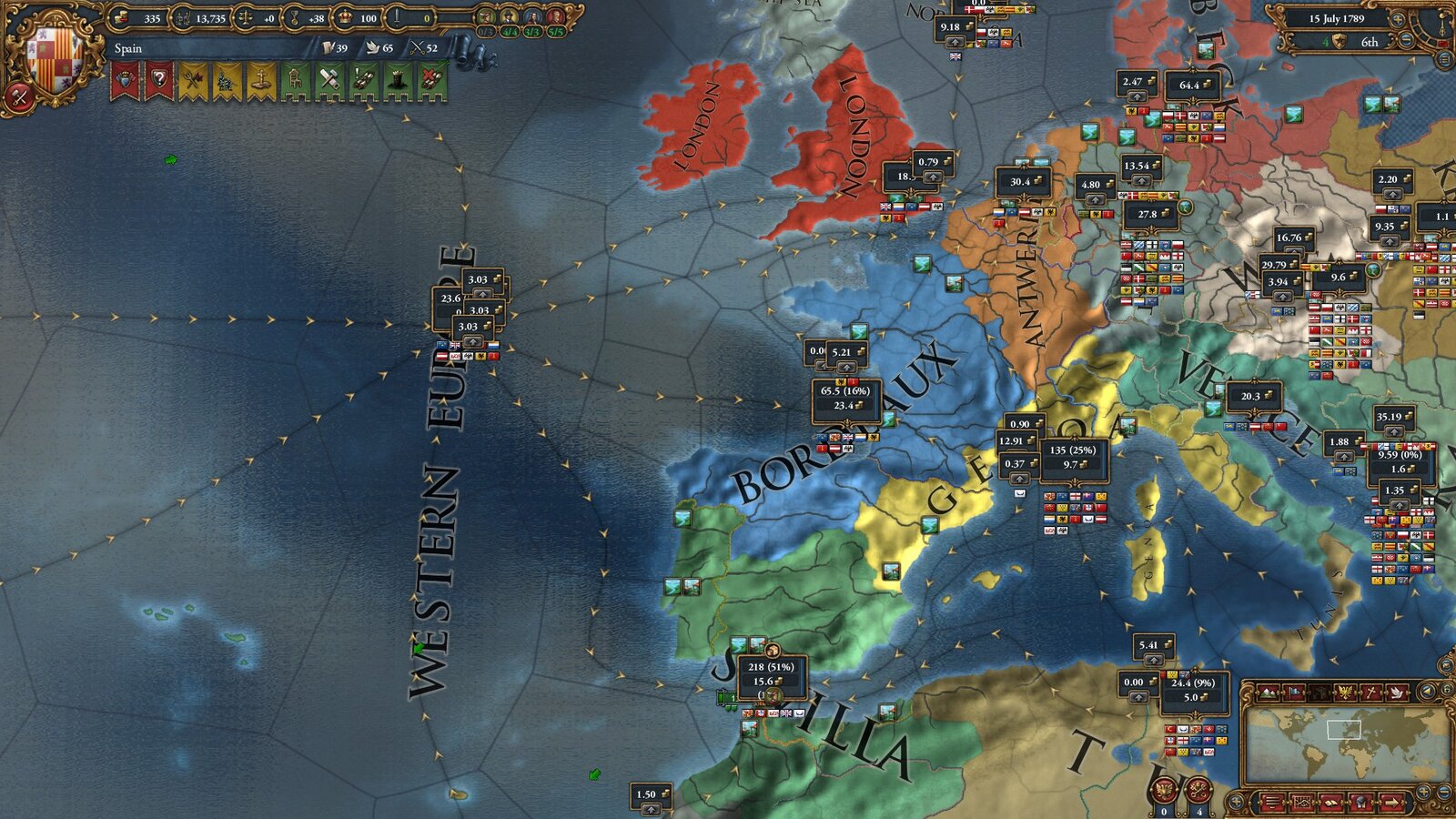This screenshot has width=1456, height=819.
Task: Click the manpower icon showing 13,735
Action: click(x=181, y=17)
